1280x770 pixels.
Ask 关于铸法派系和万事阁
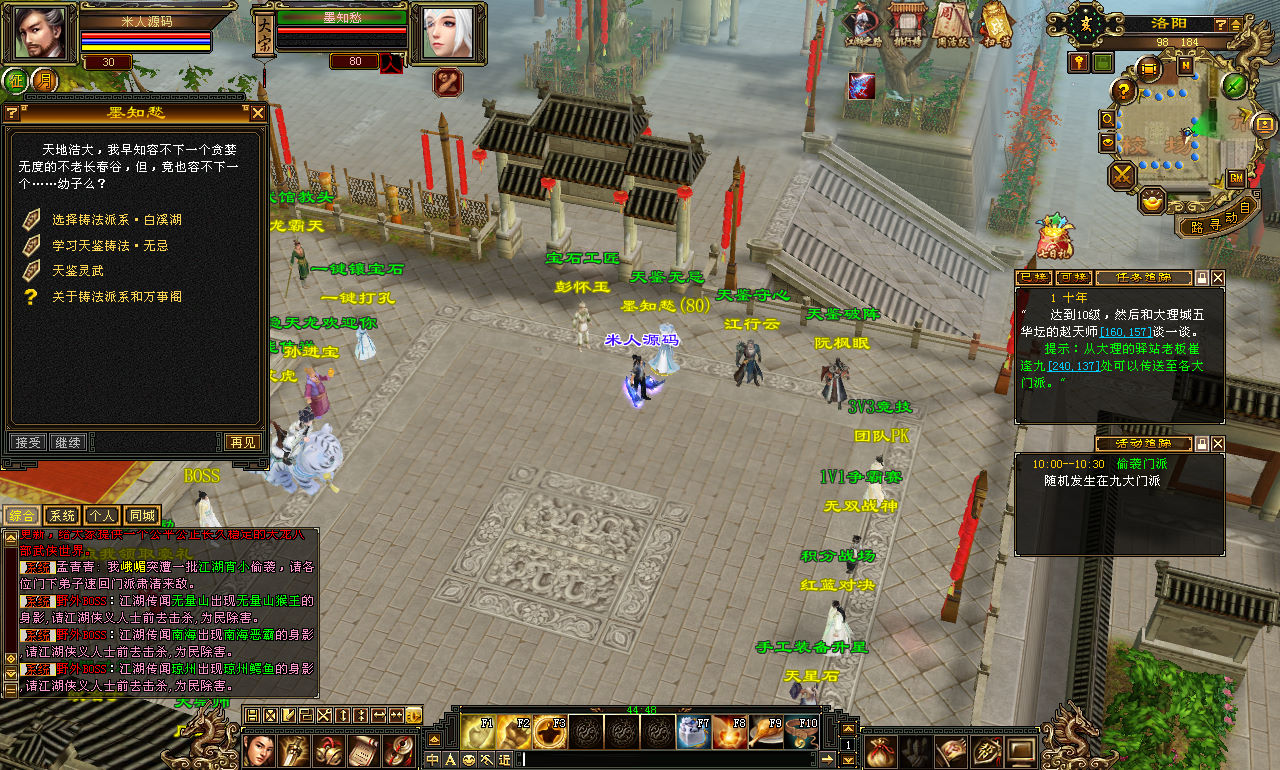(x=117, y=296)
